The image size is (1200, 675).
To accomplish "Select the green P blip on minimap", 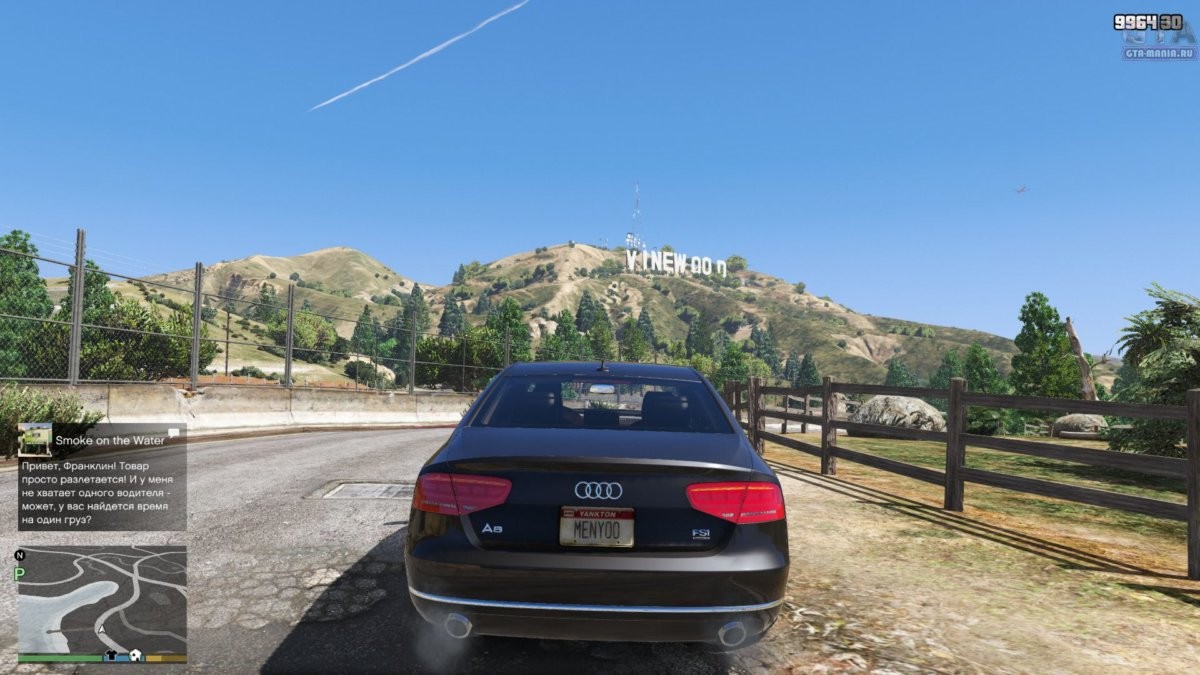I will pos(19,573).
